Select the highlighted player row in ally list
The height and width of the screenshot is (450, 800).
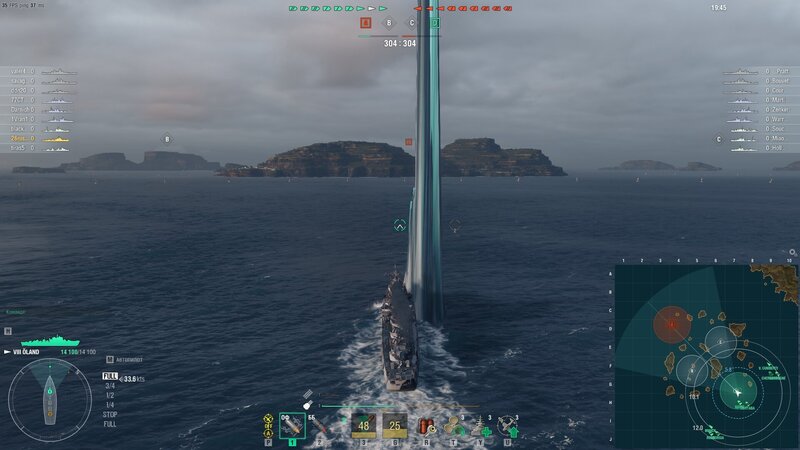point(40,139)
